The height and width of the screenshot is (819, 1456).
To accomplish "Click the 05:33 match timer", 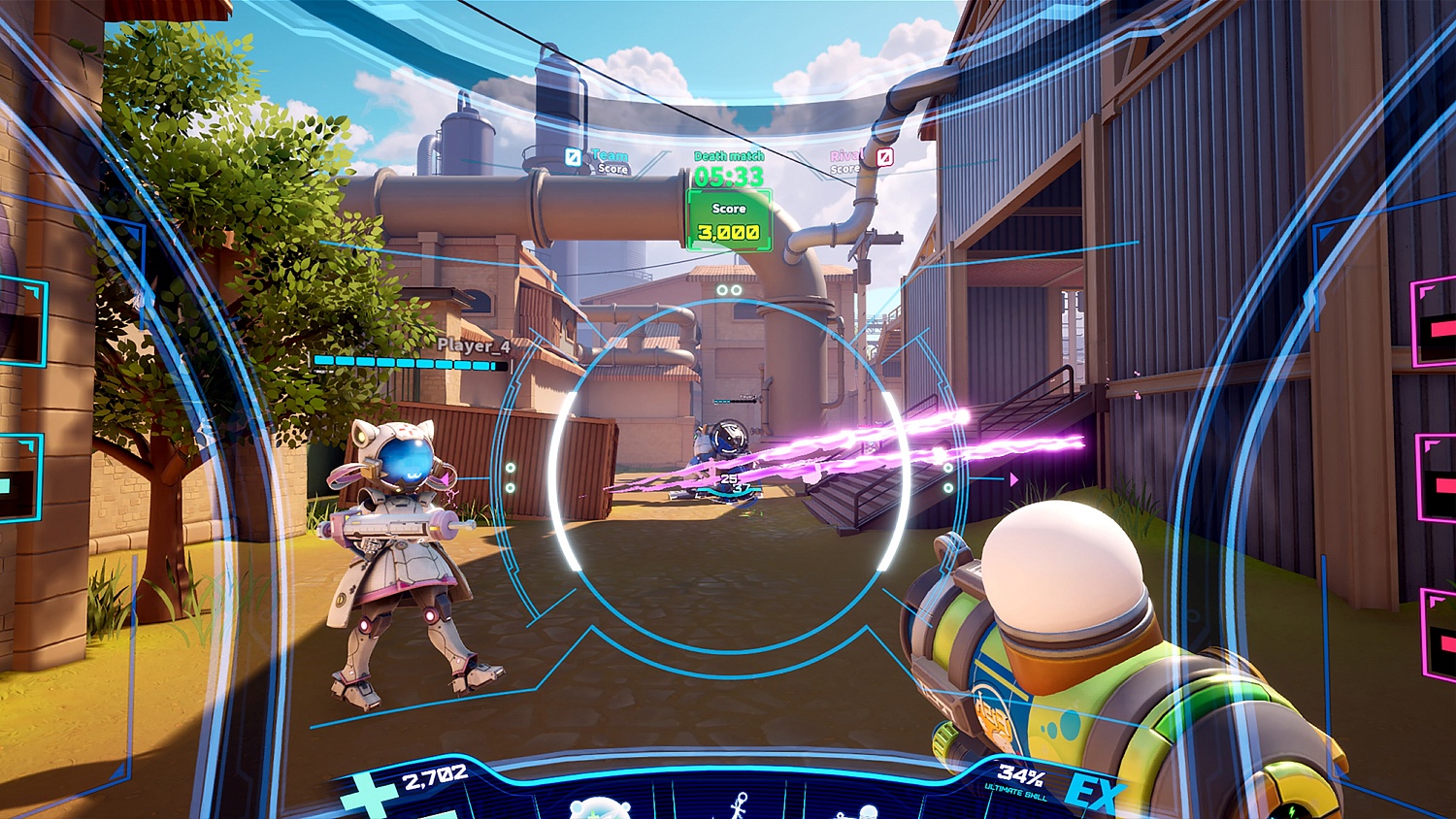I will 728,175.
